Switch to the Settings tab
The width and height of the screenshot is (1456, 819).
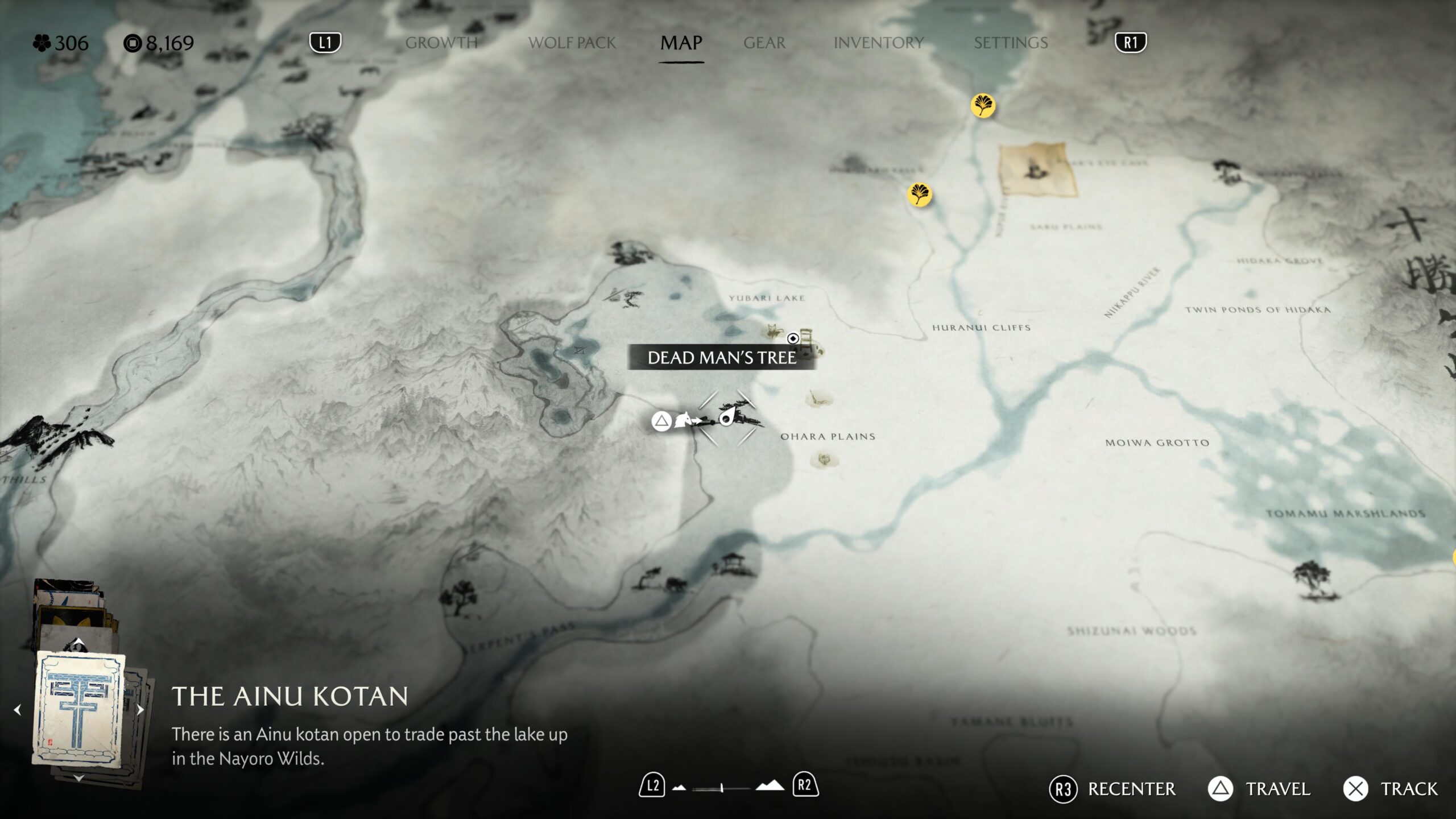click(1011, 43)
